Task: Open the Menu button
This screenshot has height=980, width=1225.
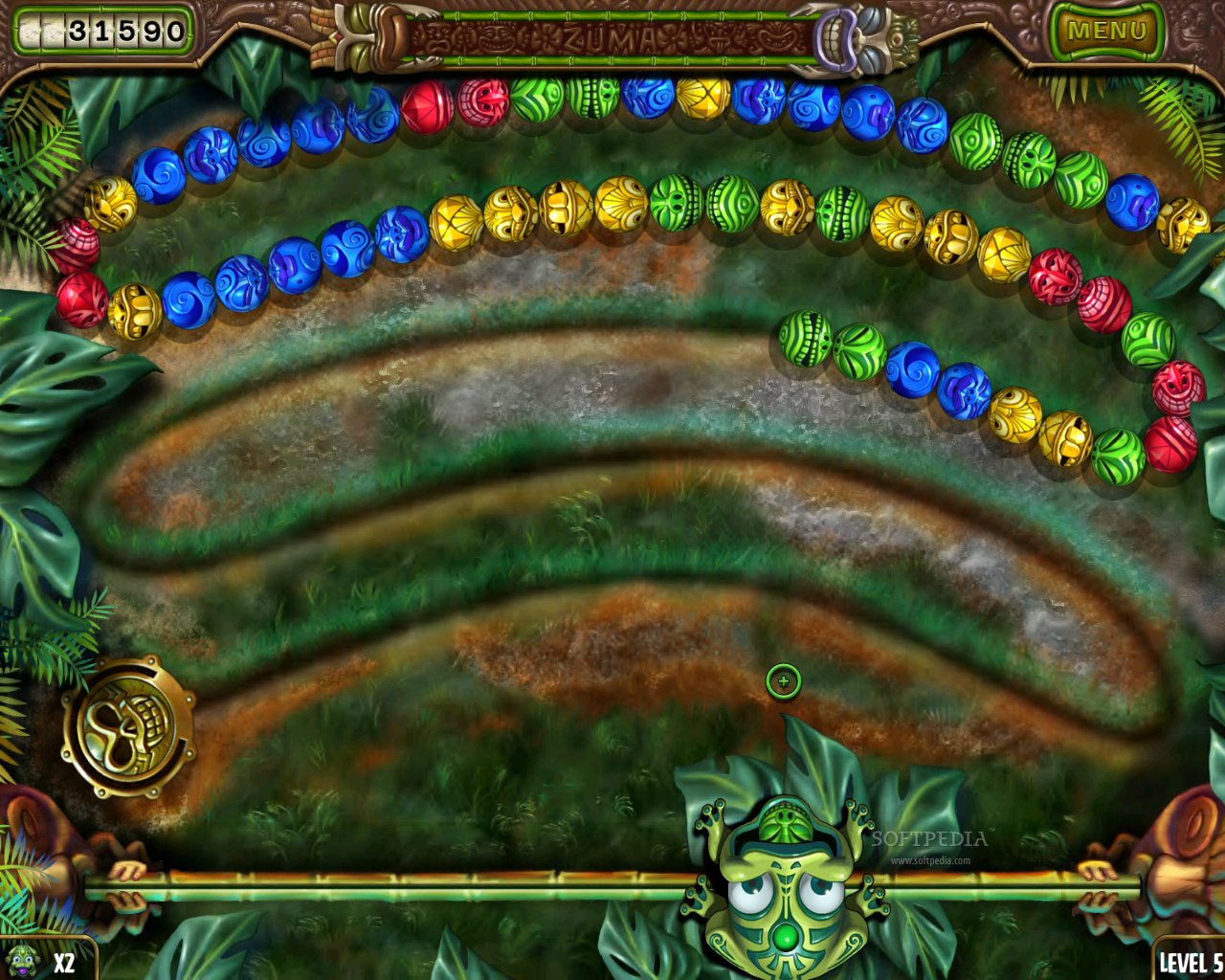Action: coord(1105,31)
